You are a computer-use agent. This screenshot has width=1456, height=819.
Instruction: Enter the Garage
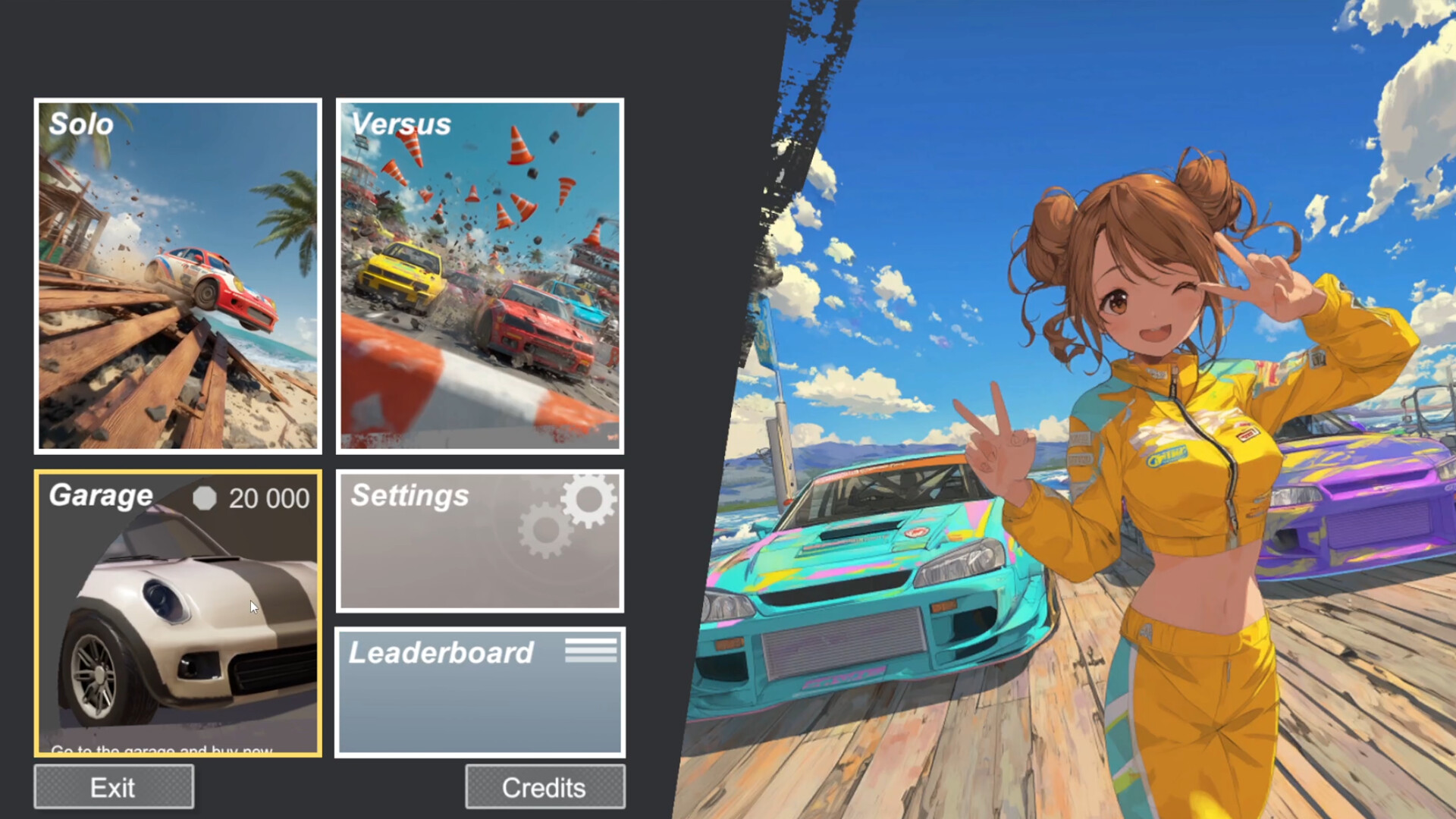[177, 613]
